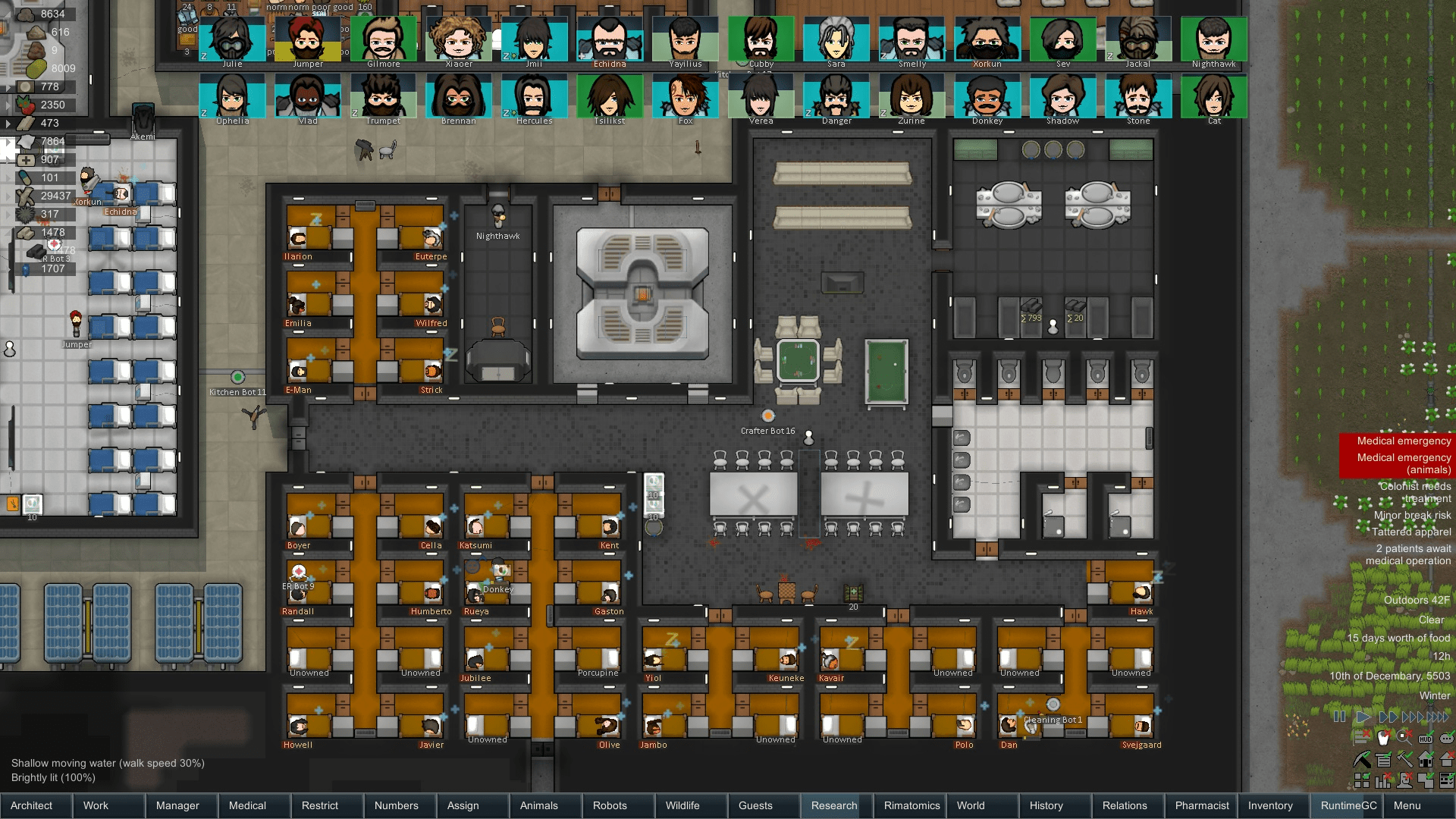Click the social chat bubbles icon
The height and width of the screenshot is (819, 1456).
(1446, 738)
